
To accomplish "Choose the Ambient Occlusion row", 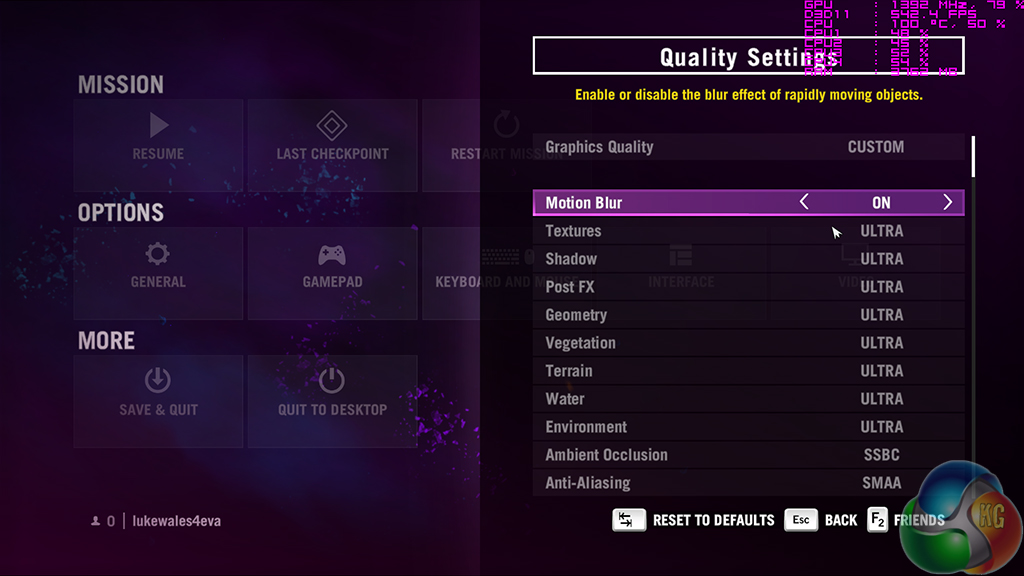I will click(x=748, y=455).
